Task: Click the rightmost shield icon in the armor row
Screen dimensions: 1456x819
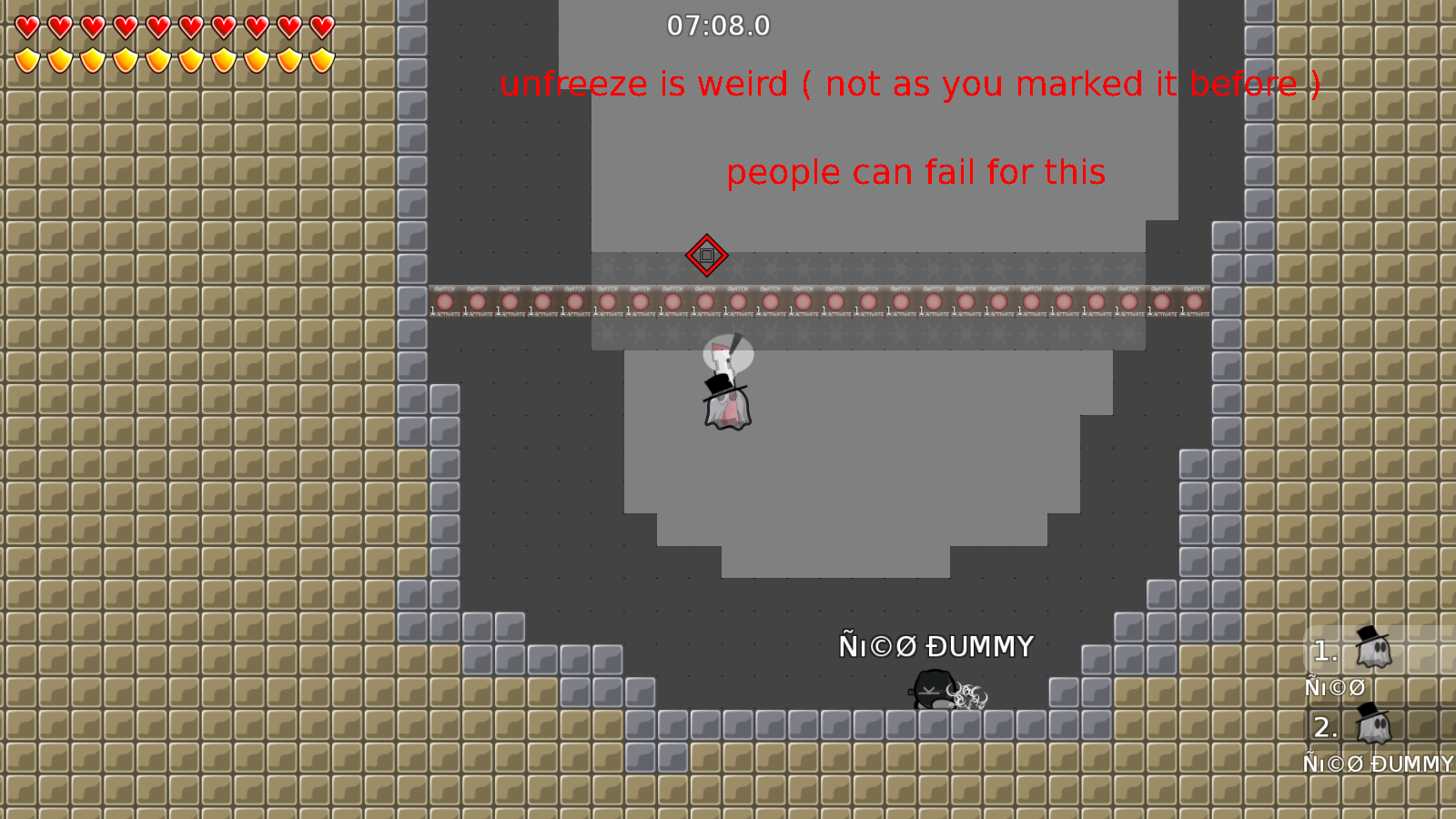Action: pos(320,58)
